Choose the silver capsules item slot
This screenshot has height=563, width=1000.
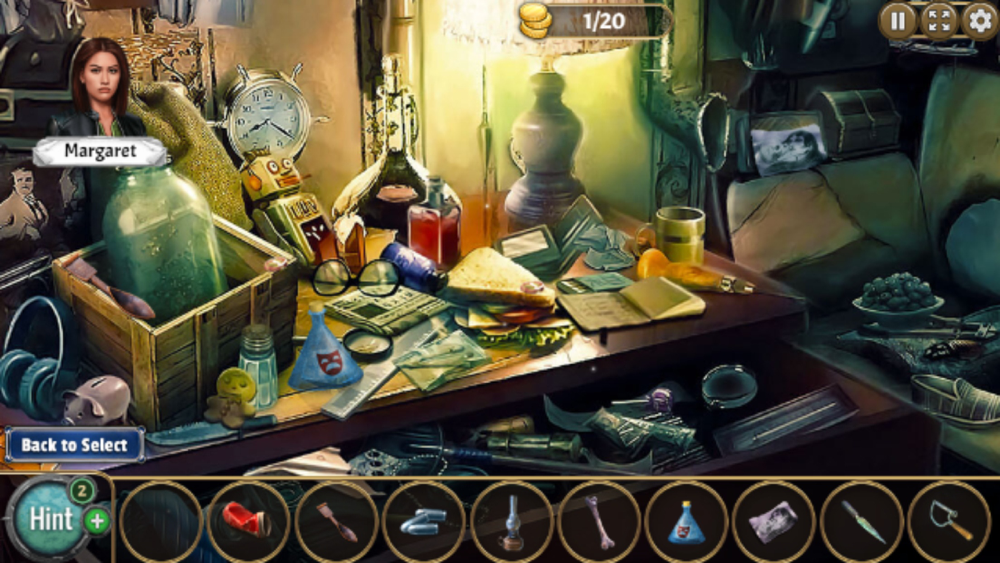424,522
